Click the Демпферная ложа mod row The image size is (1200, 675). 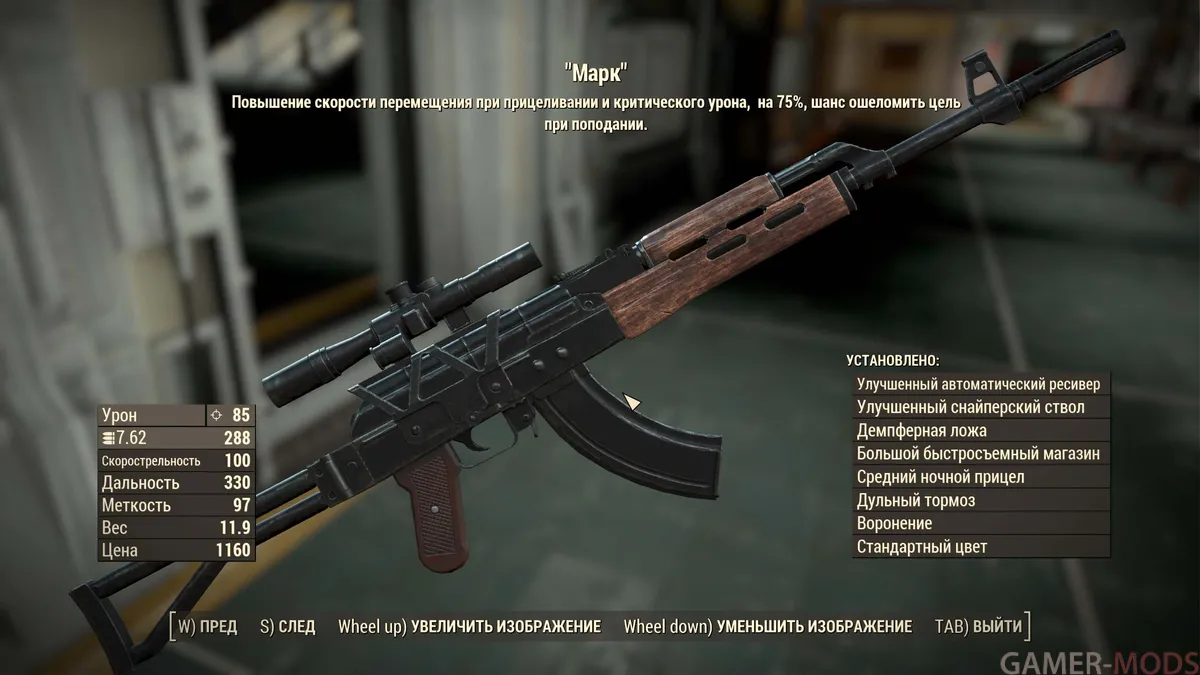click(980, 431)
